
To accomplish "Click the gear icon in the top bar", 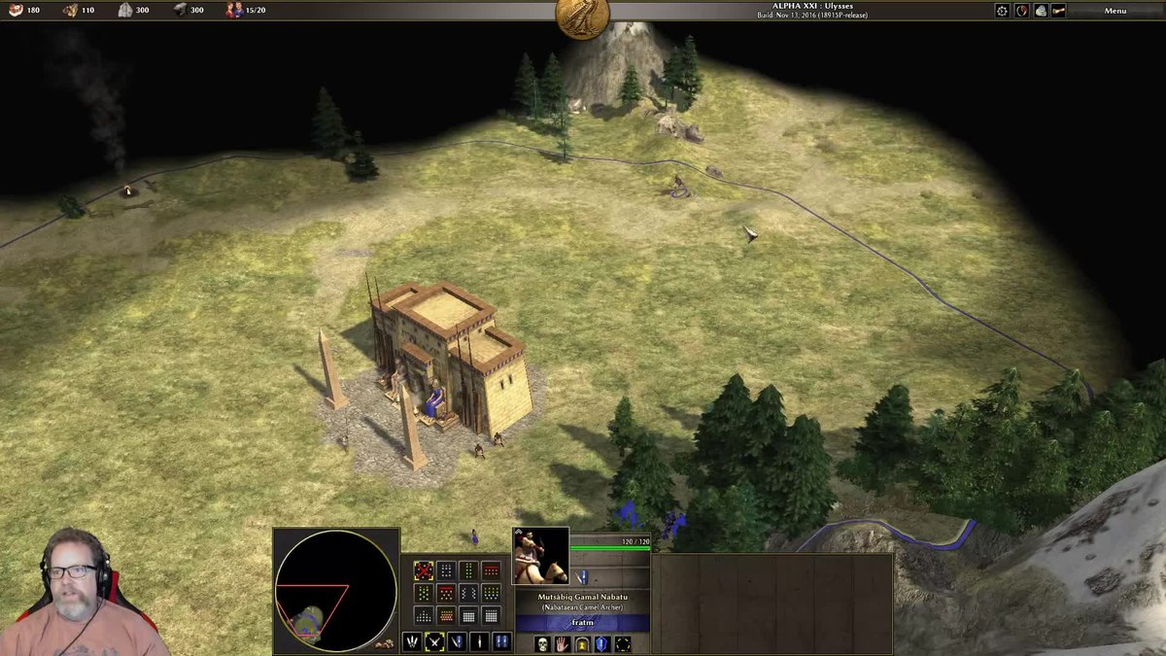I will coord(1002,11).
